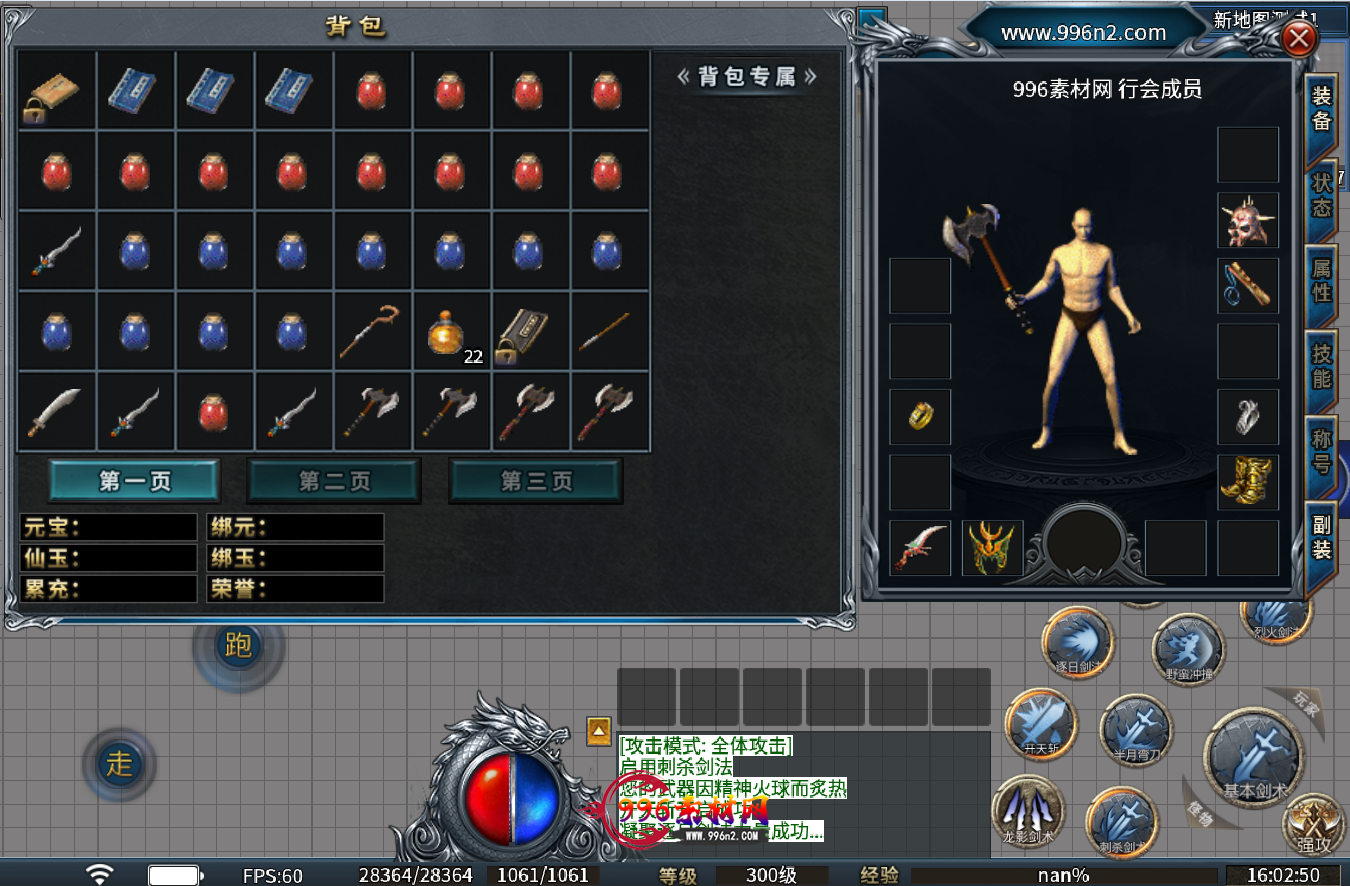Pick the curved wooden staff in backpack
Screen dimensions: 1350x886
point(372,331)
